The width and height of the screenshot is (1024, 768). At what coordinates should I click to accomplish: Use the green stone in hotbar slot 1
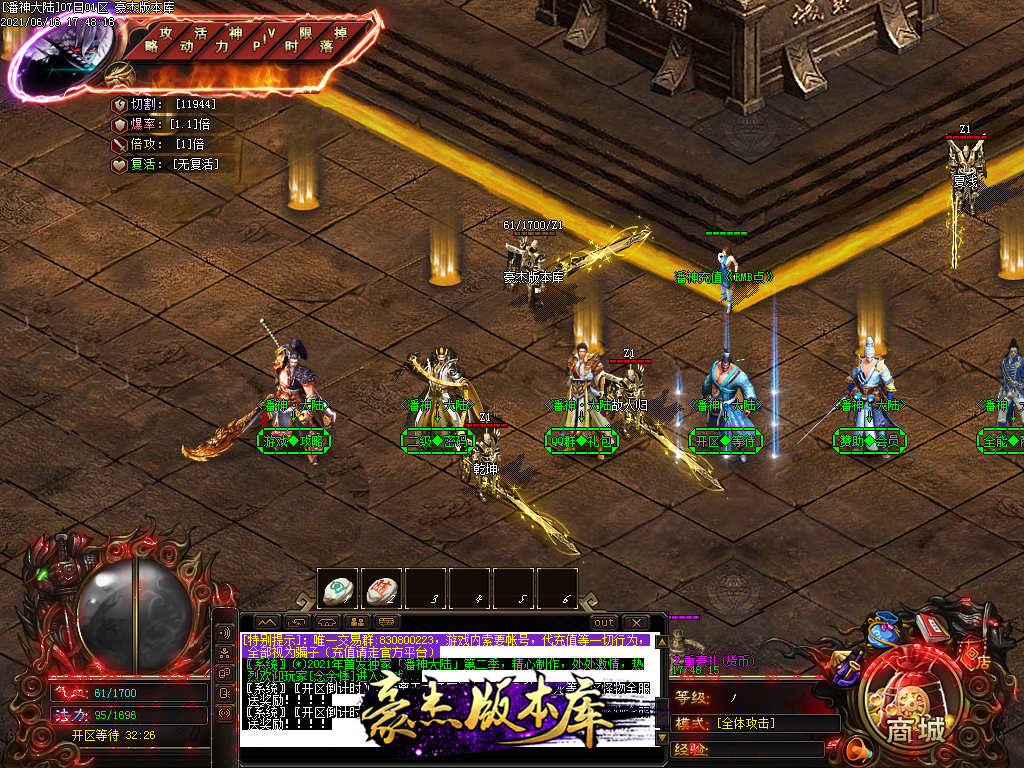coord(338,589)
